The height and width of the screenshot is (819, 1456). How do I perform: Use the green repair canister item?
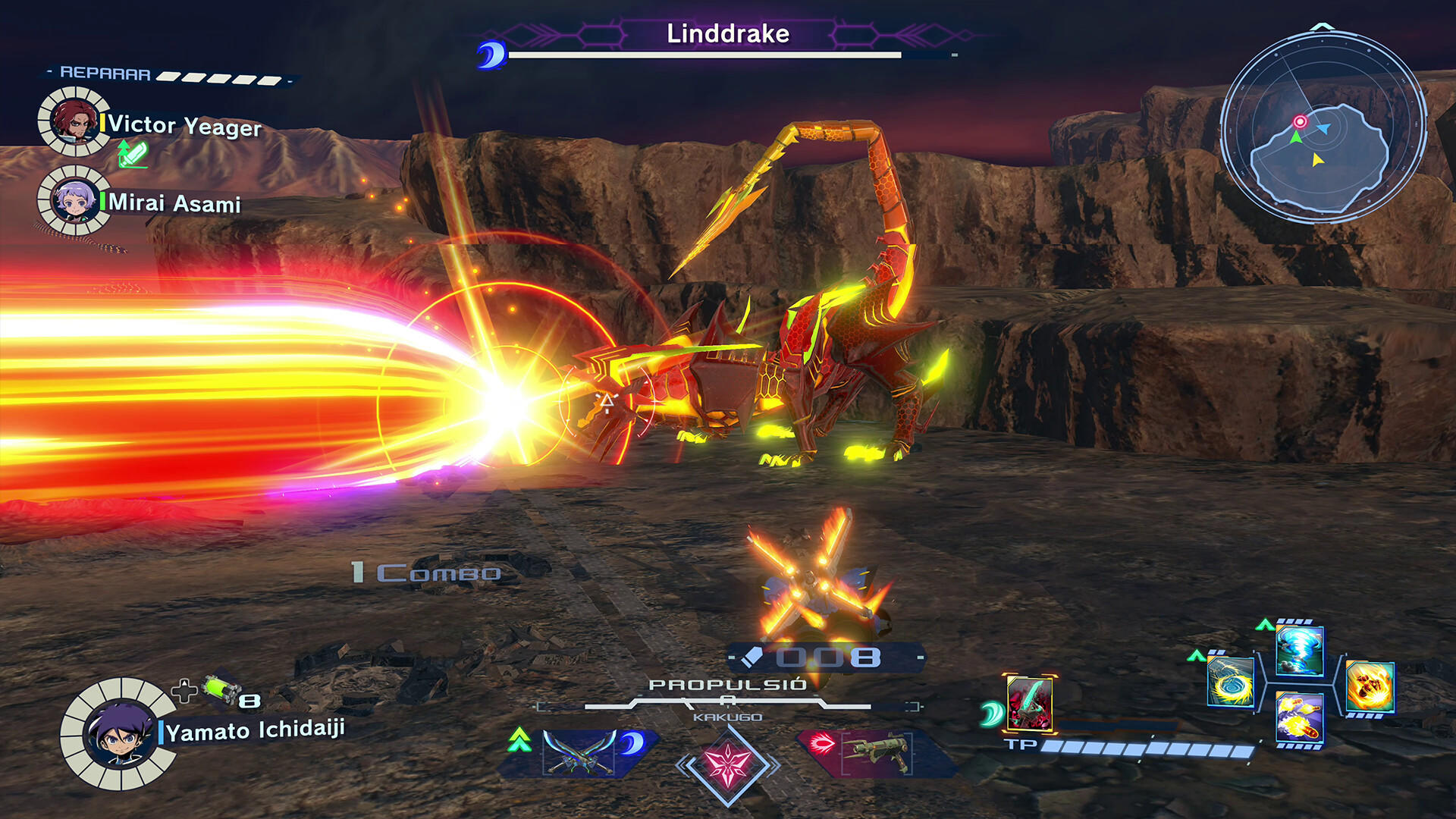coord(221,689)
